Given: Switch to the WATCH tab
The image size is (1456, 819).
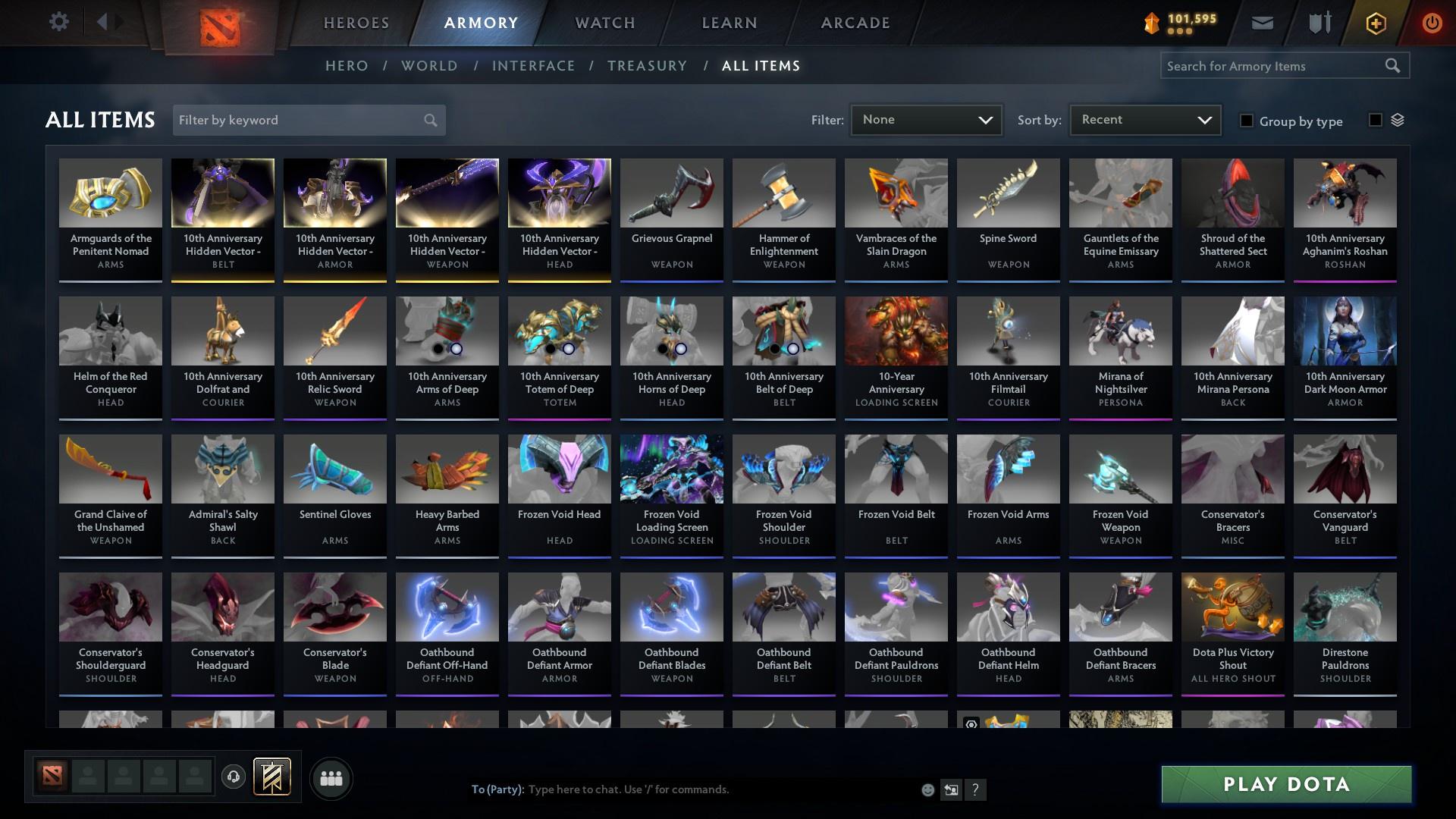Looking at the screenshot, I should click(604, 22).
